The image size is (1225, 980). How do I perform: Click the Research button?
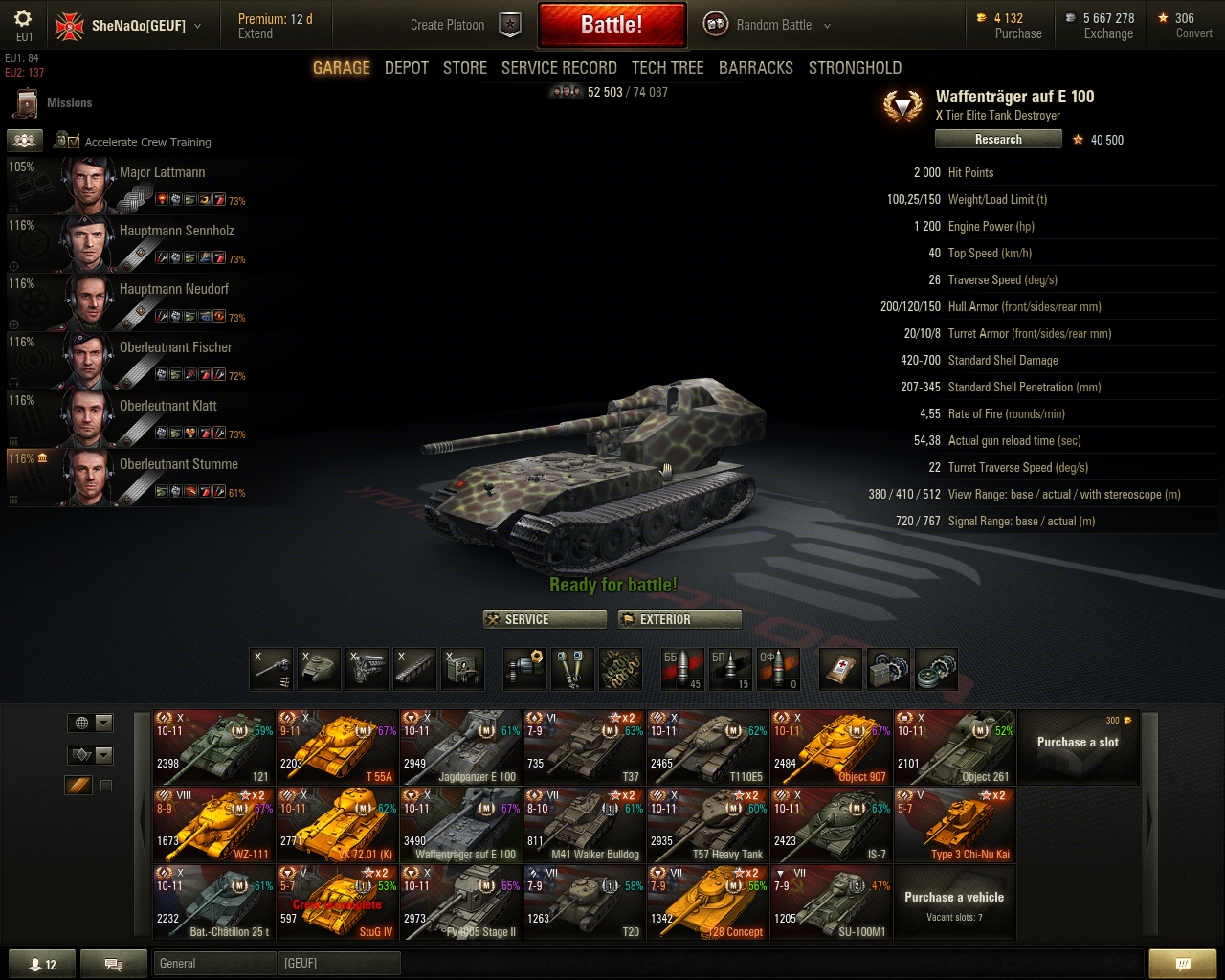(x=998, y=140)
